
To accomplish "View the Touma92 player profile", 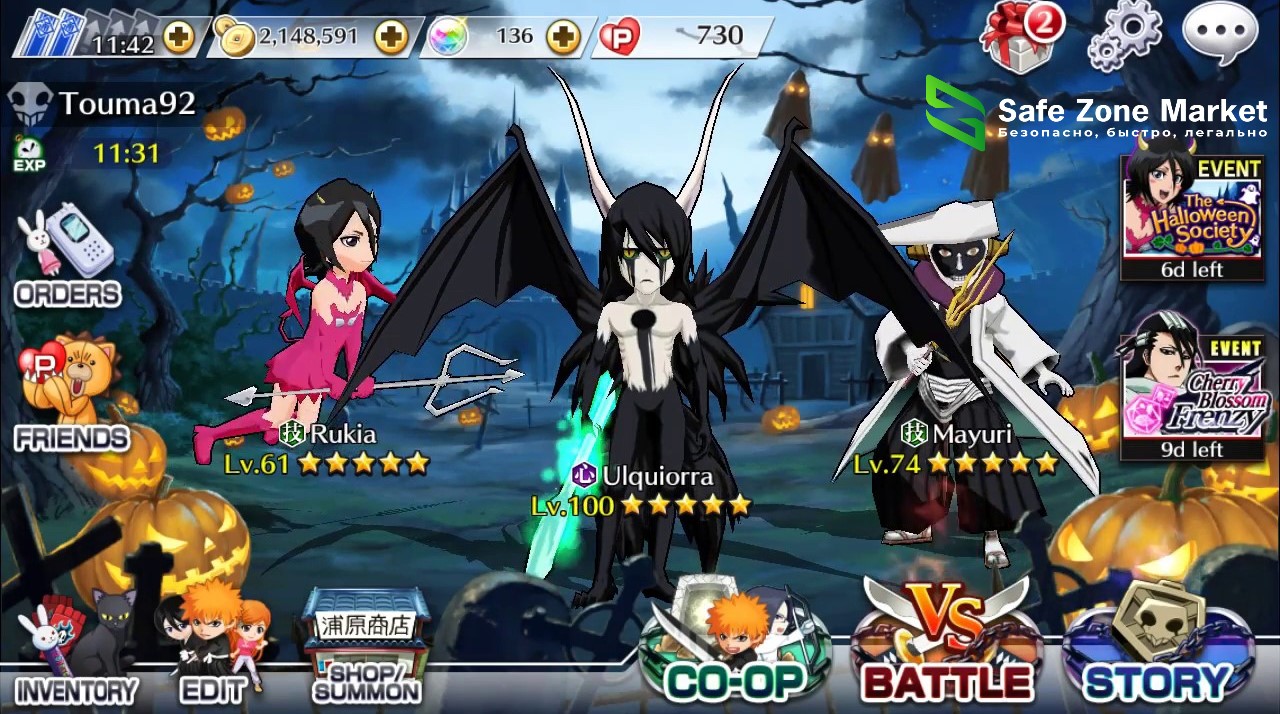I will pyautogui.click(x=102, y=102).
